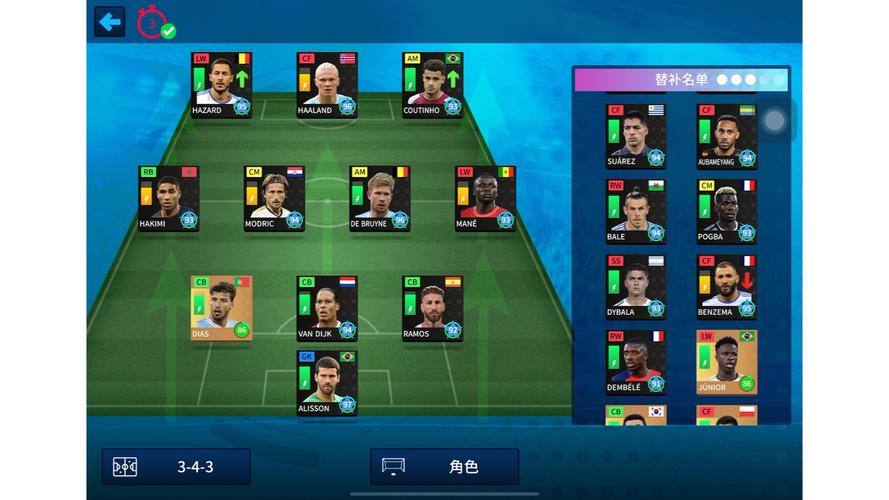Image resolution: width=889 pixels, height=500 pixels.
Task: Select Hazard's player card
Action: click(x=221, y=85)
